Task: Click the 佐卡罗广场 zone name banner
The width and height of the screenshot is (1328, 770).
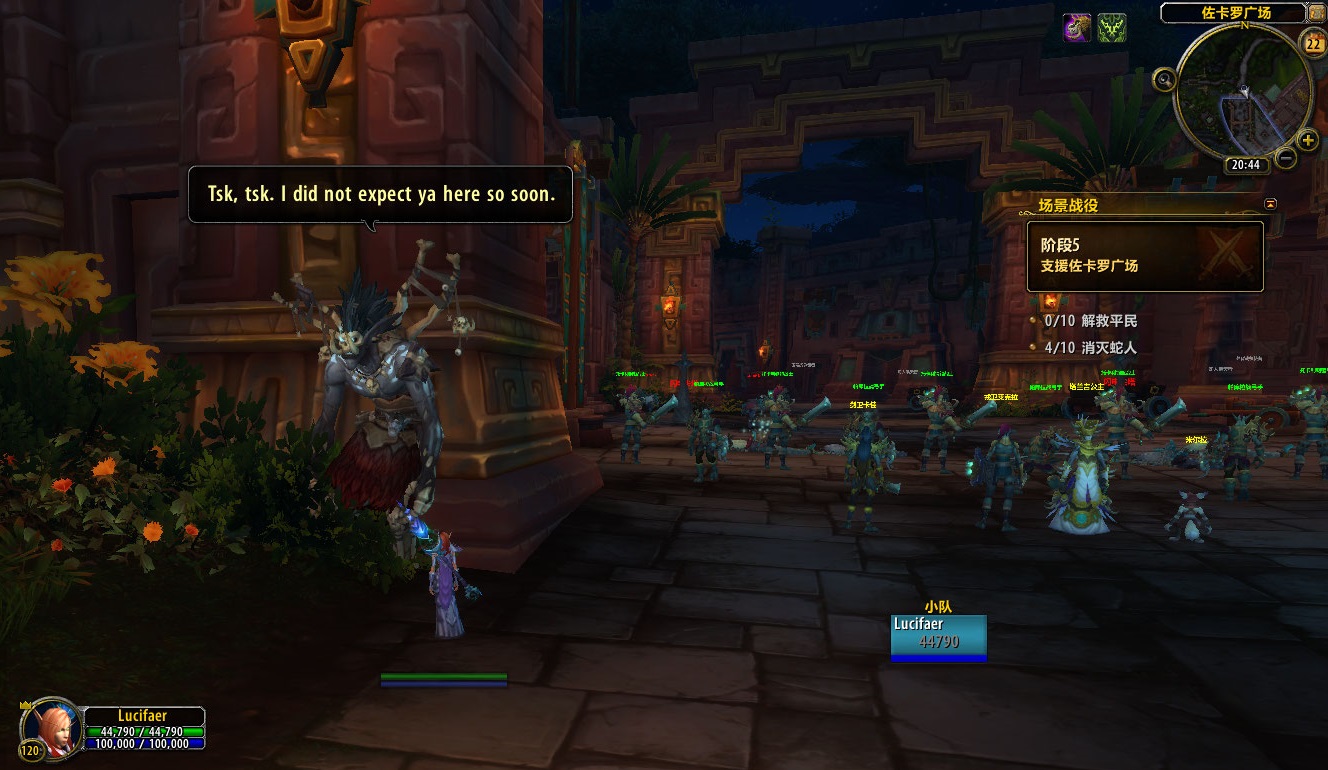Action: (x=1235, y=13)
